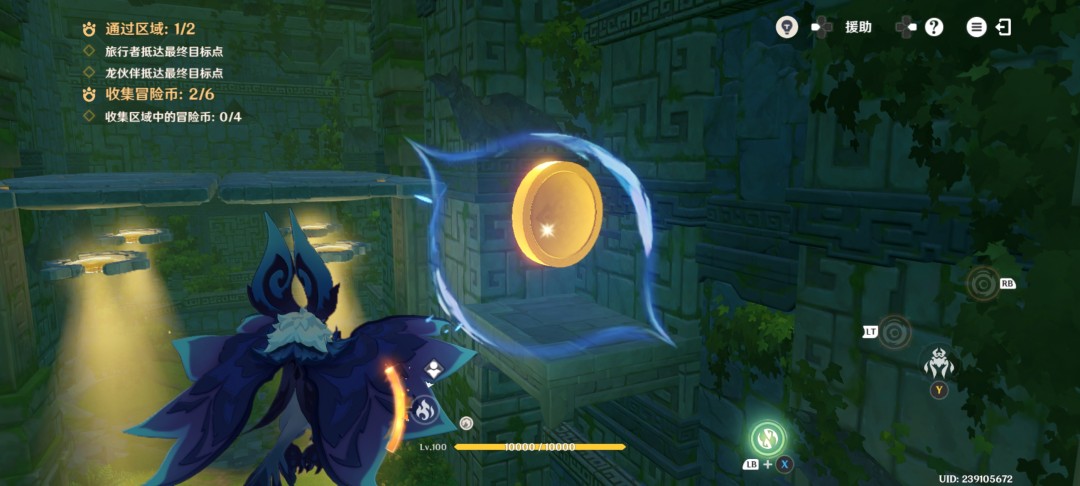Open the question mark help icon
This screenshot has width=1080, height=486.
tap(934, 27)
